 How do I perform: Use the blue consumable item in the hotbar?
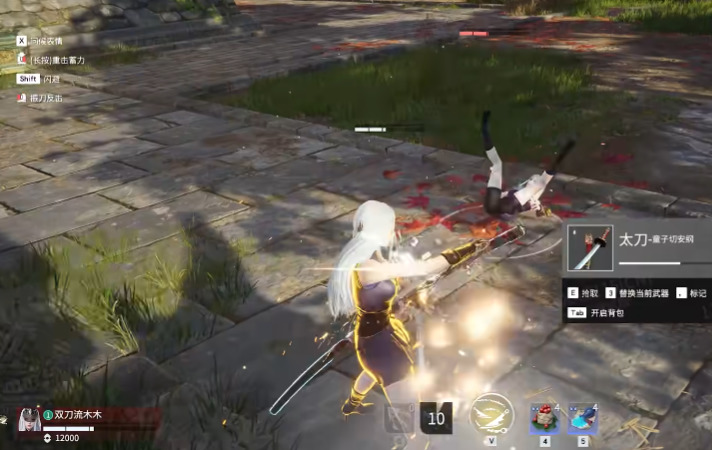coord(583,416)
